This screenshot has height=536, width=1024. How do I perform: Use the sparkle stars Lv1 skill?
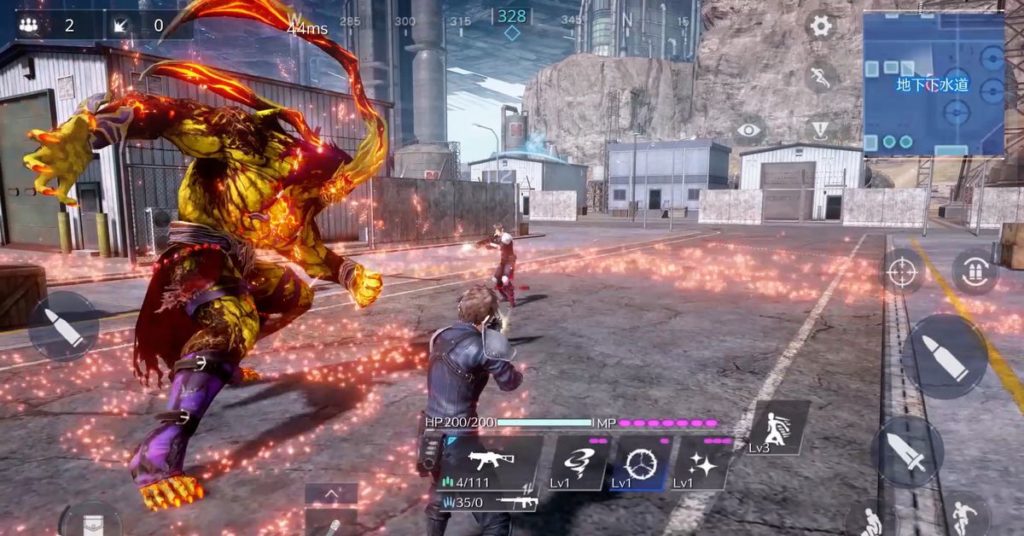702,464
